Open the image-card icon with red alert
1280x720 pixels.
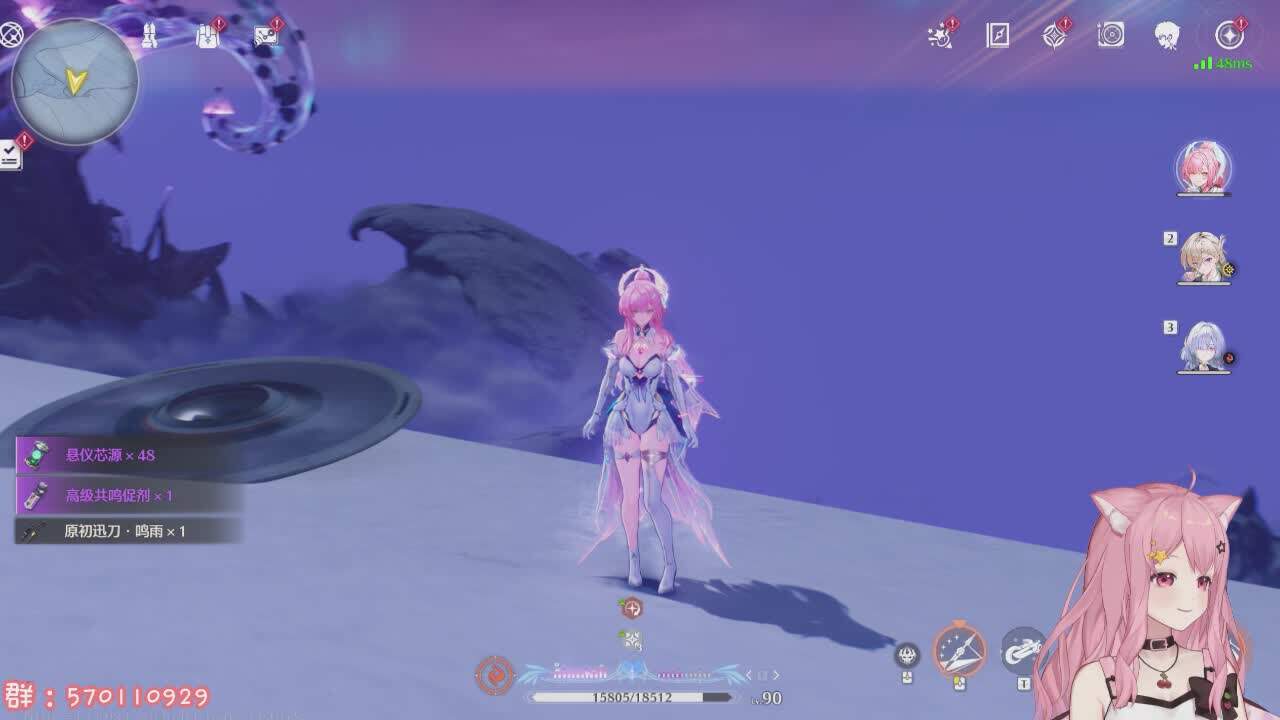pyautogui.click(x=266, y=36)
